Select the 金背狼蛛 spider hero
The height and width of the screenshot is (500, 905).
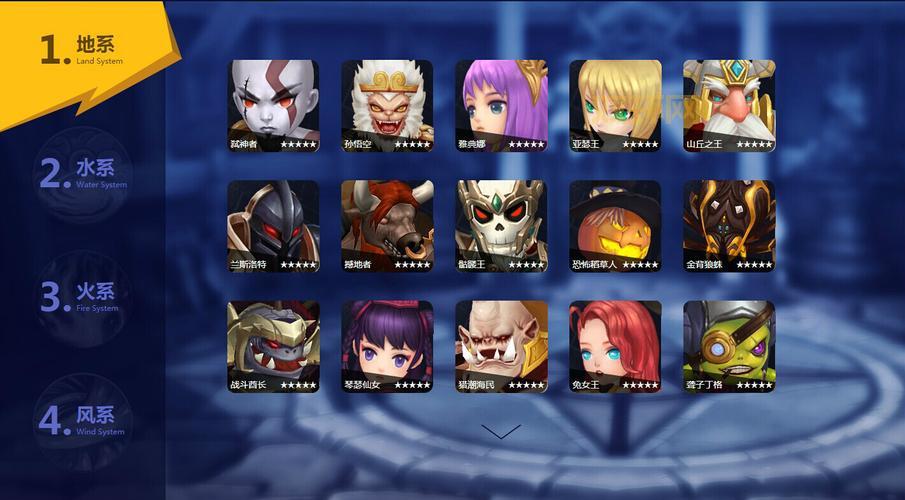(729, 225)
